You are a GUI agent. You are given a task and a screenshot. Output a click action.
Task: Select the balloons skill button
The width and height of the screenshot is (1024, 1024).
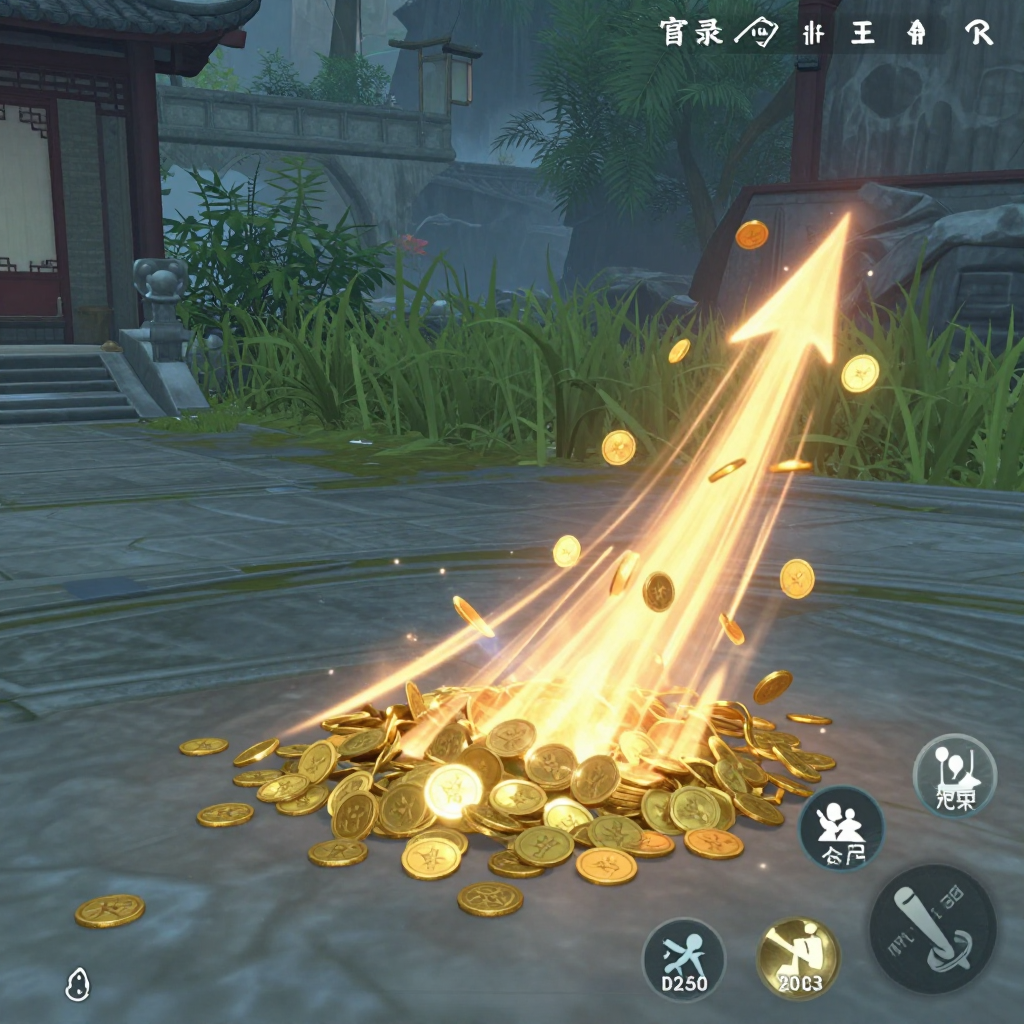click(x=955, y=776)
